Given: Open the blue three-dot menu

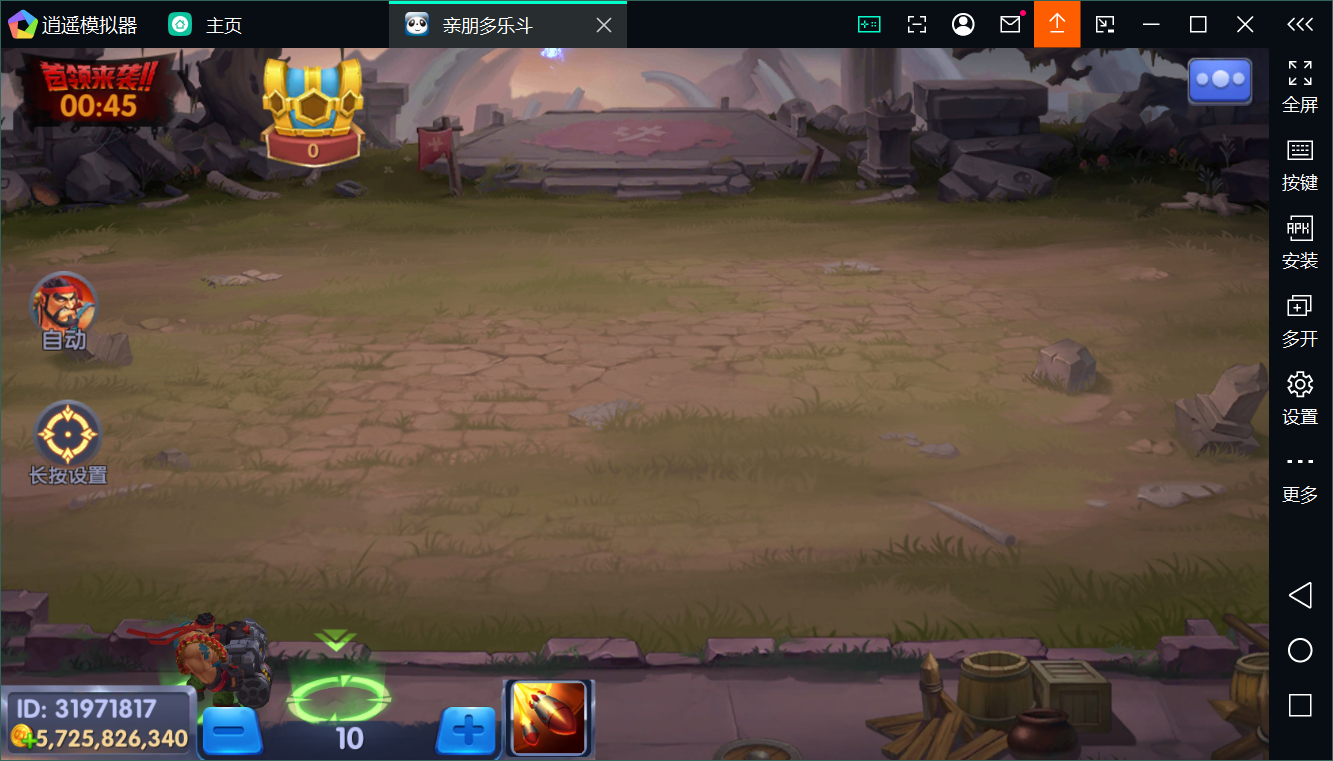Looking at the screenshot, I should (1219, 81).
